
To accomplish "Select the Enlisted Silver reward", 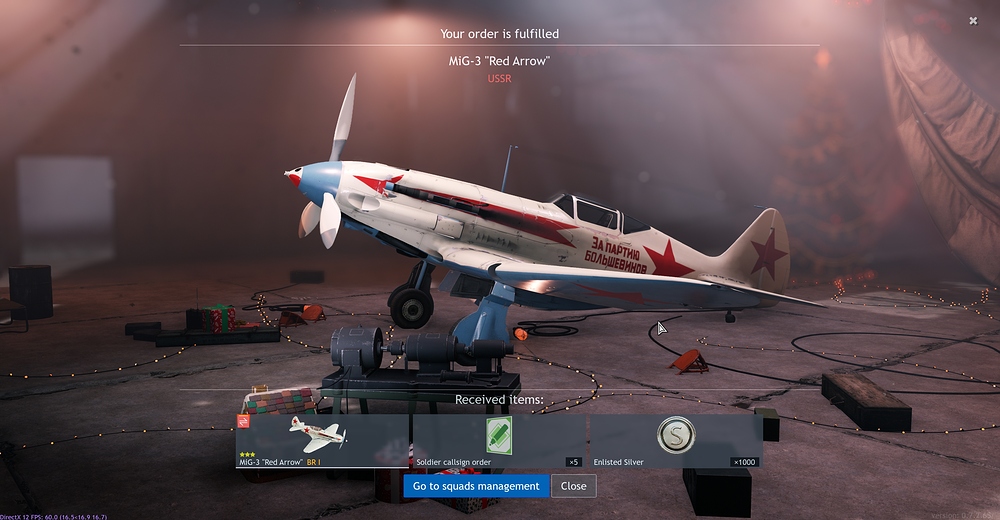I will 674,441.
